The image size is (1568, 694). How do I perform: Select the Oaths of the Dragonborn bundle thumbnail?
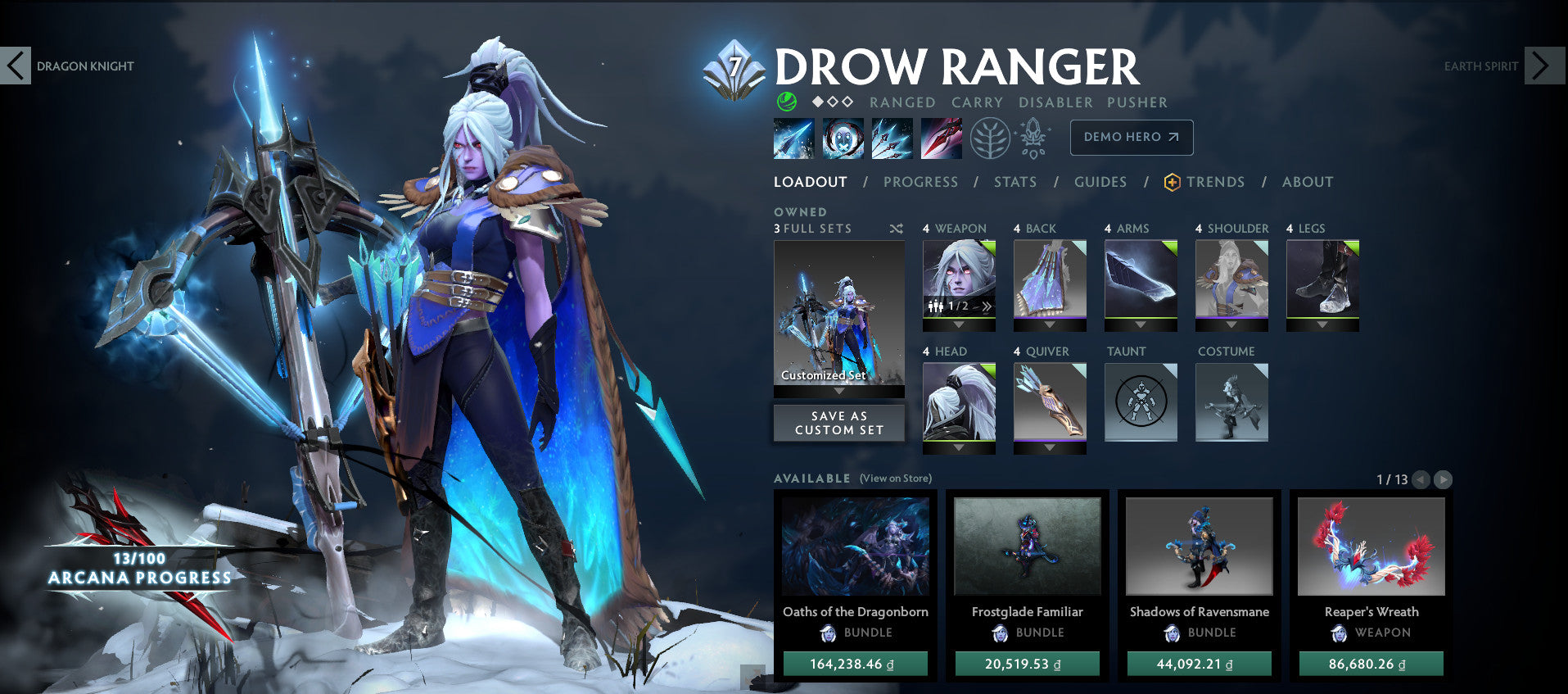coord(856,546)
